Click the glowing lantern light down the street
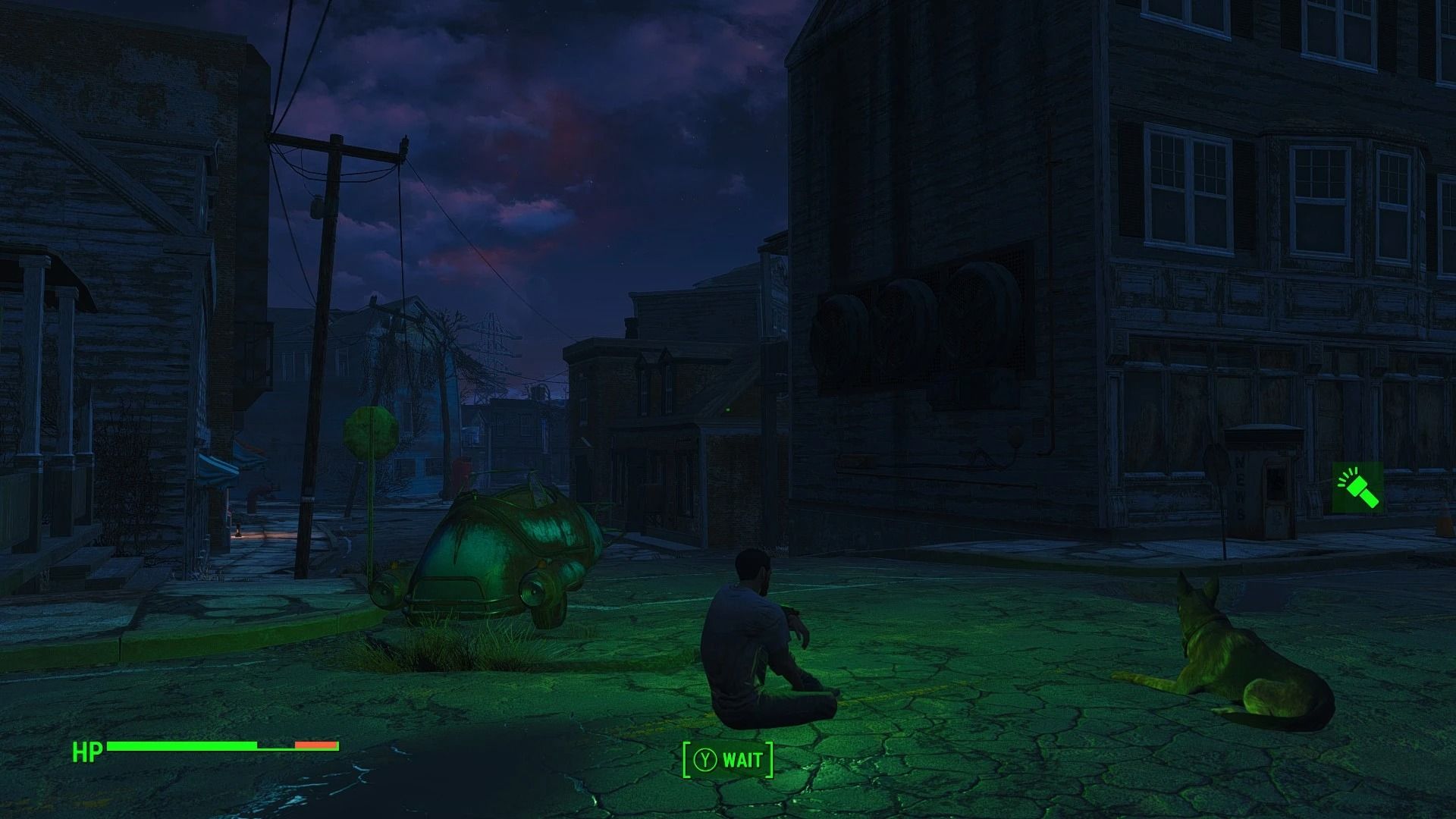The height and width of the screenshot is (819, 1456). pyautogui.click(x=238, y=529)
